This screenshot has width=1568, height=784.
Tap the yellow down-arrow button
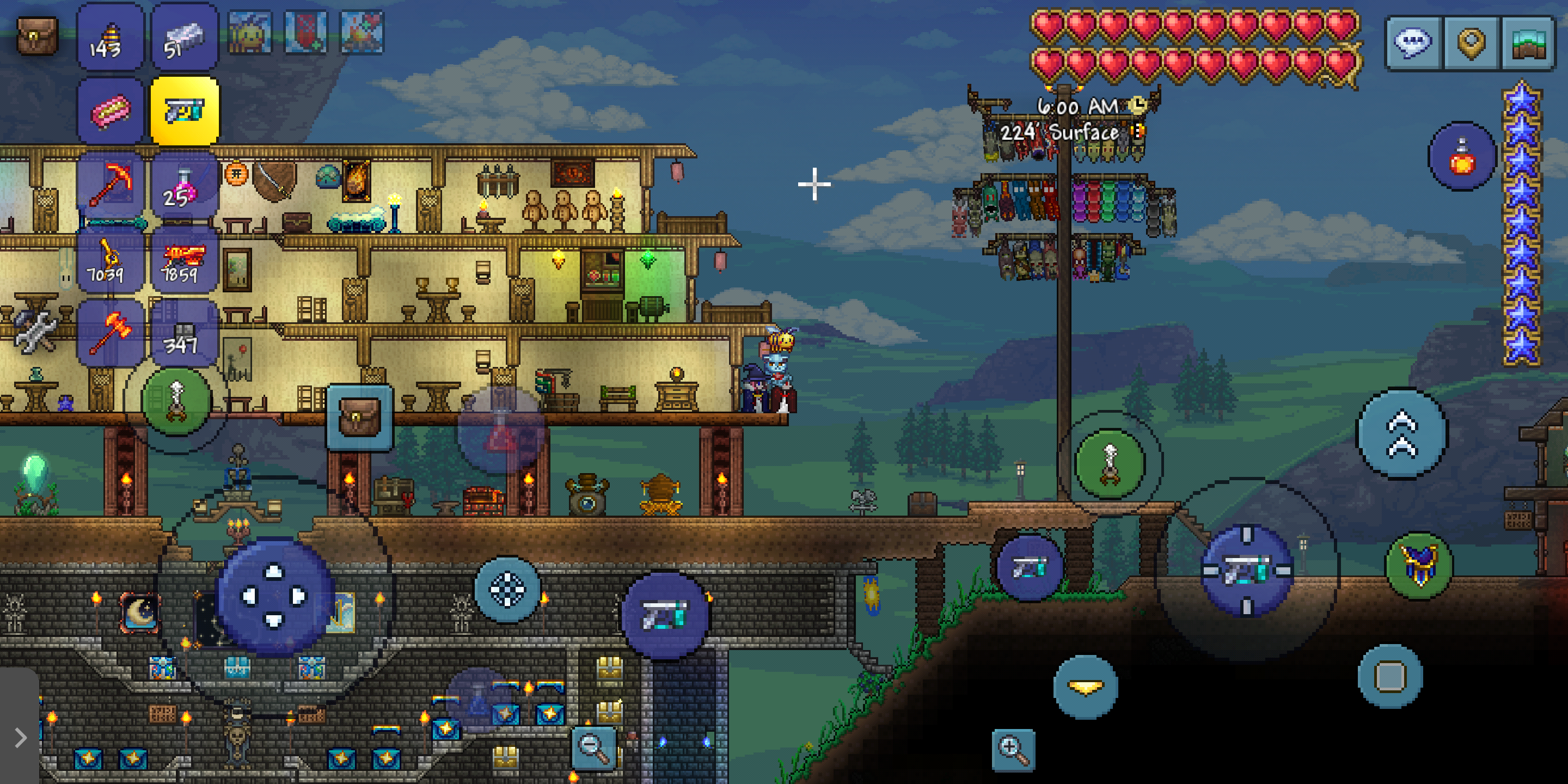click(x=1085, y=687)
